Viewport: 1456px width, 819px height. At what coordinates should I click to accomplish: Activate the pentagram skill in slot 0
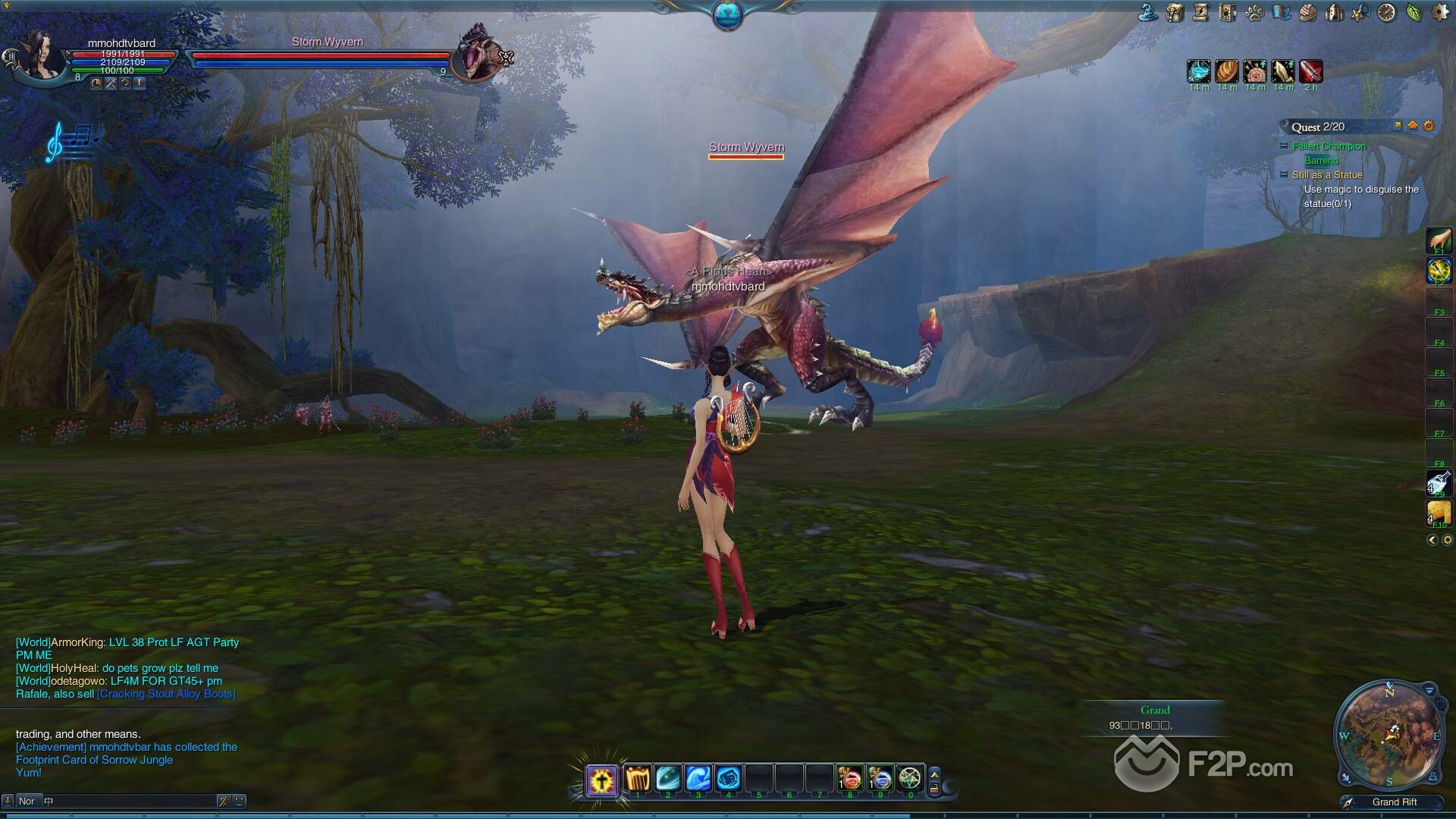coord(909,779)
